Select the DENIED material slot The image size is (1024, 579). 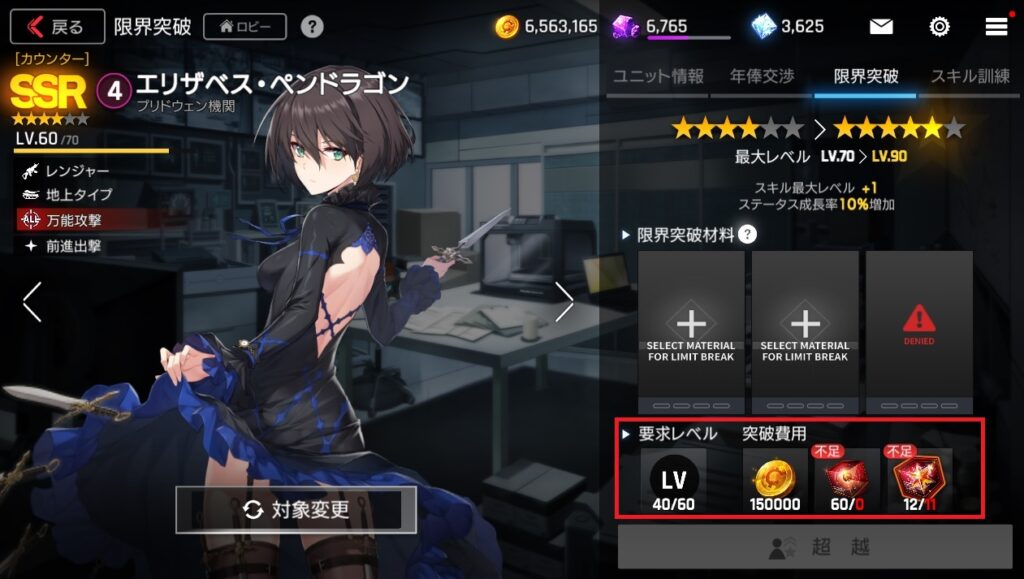click(918, 330)
